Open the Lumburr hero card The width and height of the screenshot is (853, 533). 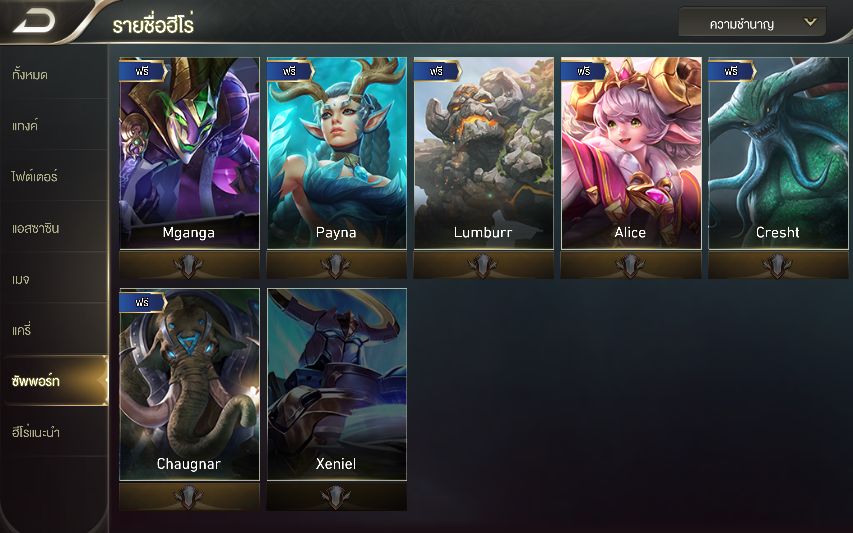(x=483, y=153)
